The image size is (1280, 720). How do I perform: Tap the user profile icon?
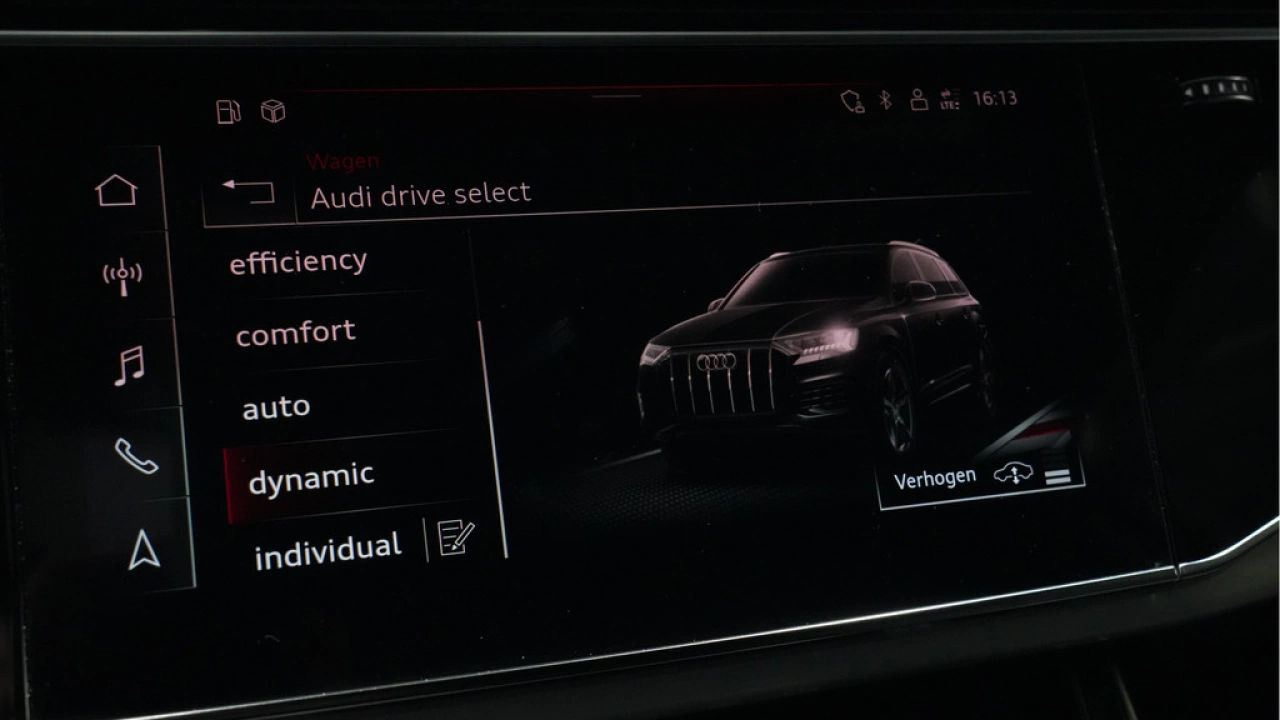pyautogui.click(x=918, y=99)
